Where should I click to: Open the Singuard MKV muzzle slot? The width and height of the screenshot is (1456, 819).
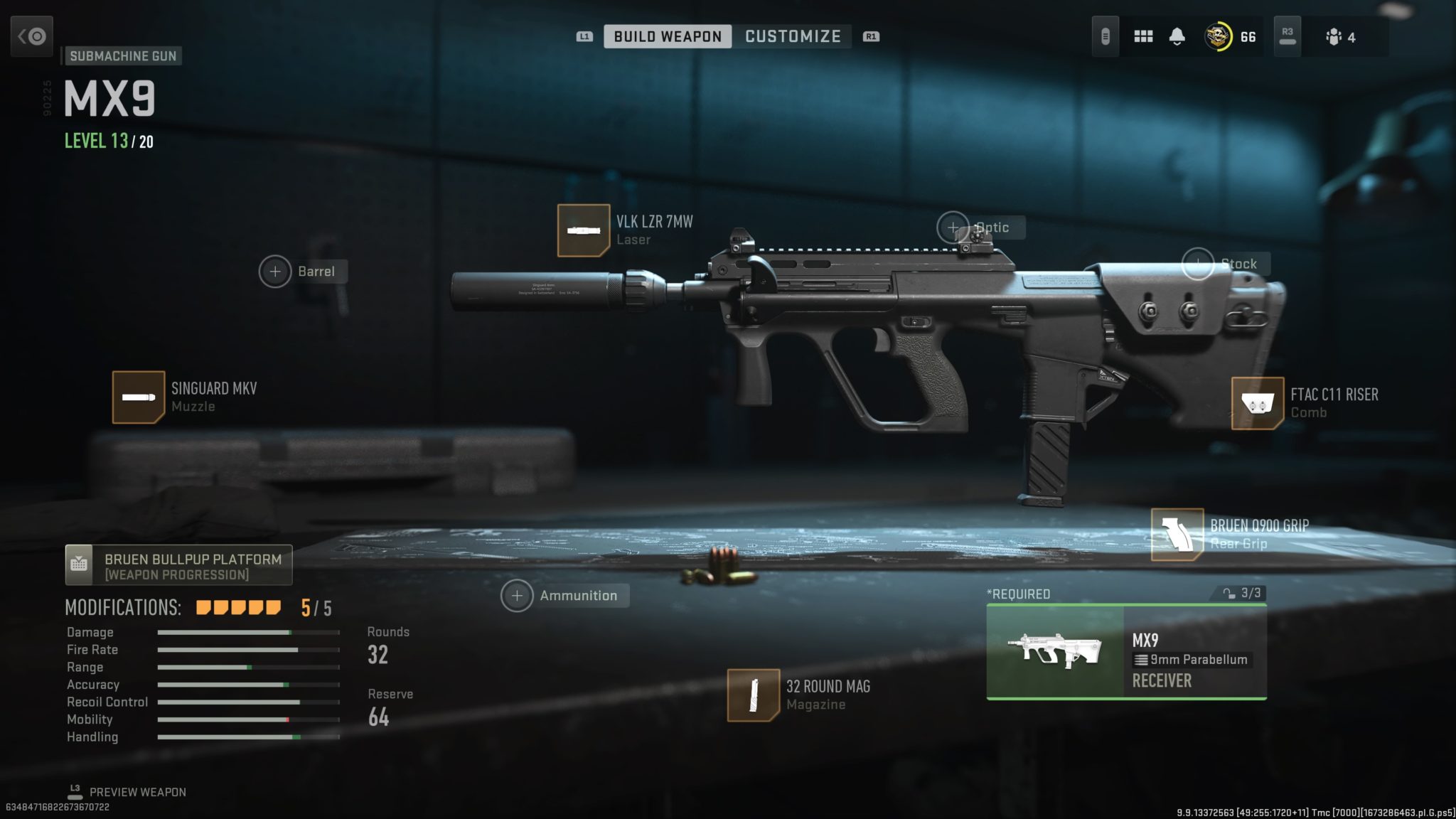click(x=139, y=397)
